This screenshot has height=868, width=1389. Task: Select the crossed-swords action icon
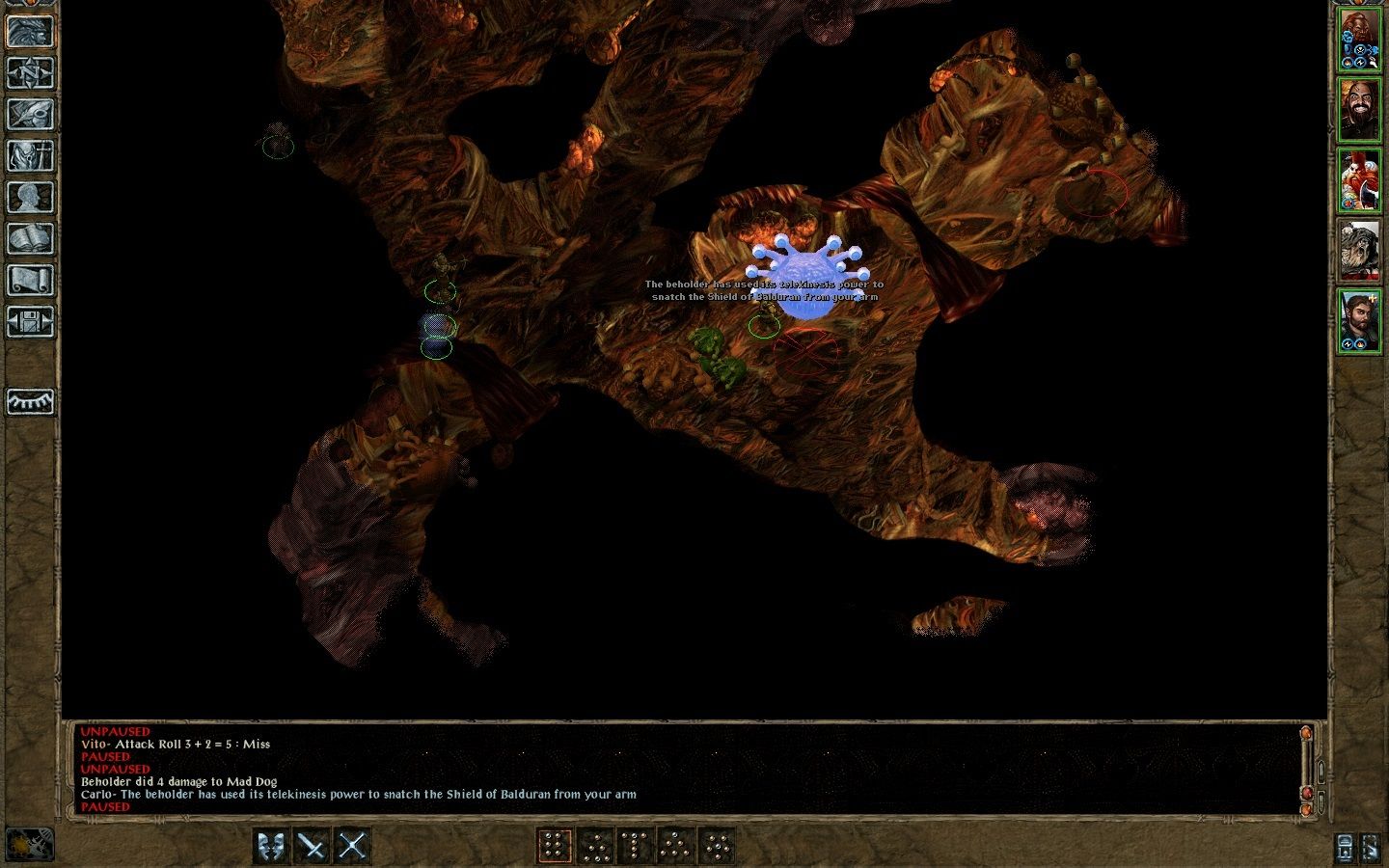click(350, 844)
